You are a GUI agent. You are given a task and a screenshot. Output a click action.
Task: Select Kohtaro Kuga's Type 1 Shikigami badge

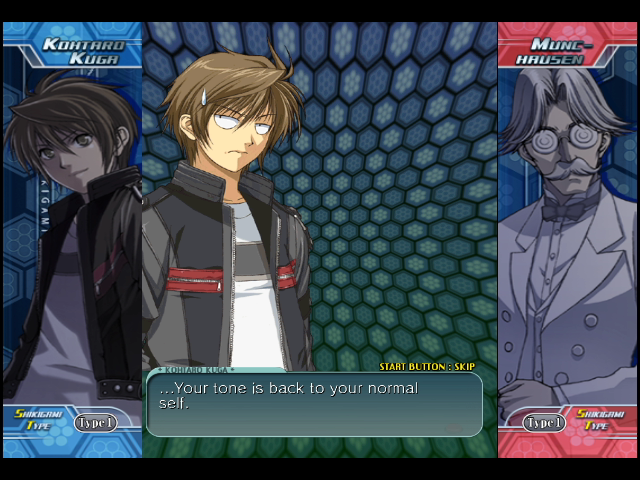coord(96,423)
